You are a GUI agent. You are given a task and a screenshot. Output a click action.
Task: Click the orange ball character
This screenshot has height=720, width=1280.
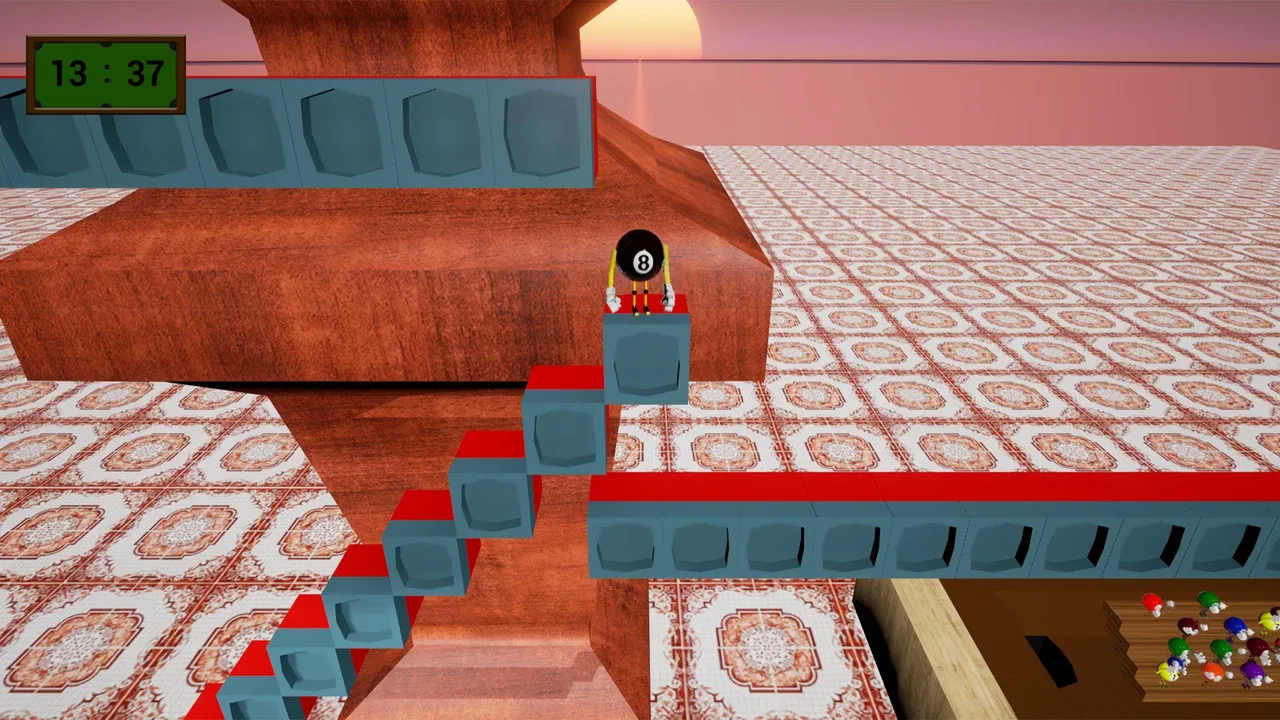1212,670
